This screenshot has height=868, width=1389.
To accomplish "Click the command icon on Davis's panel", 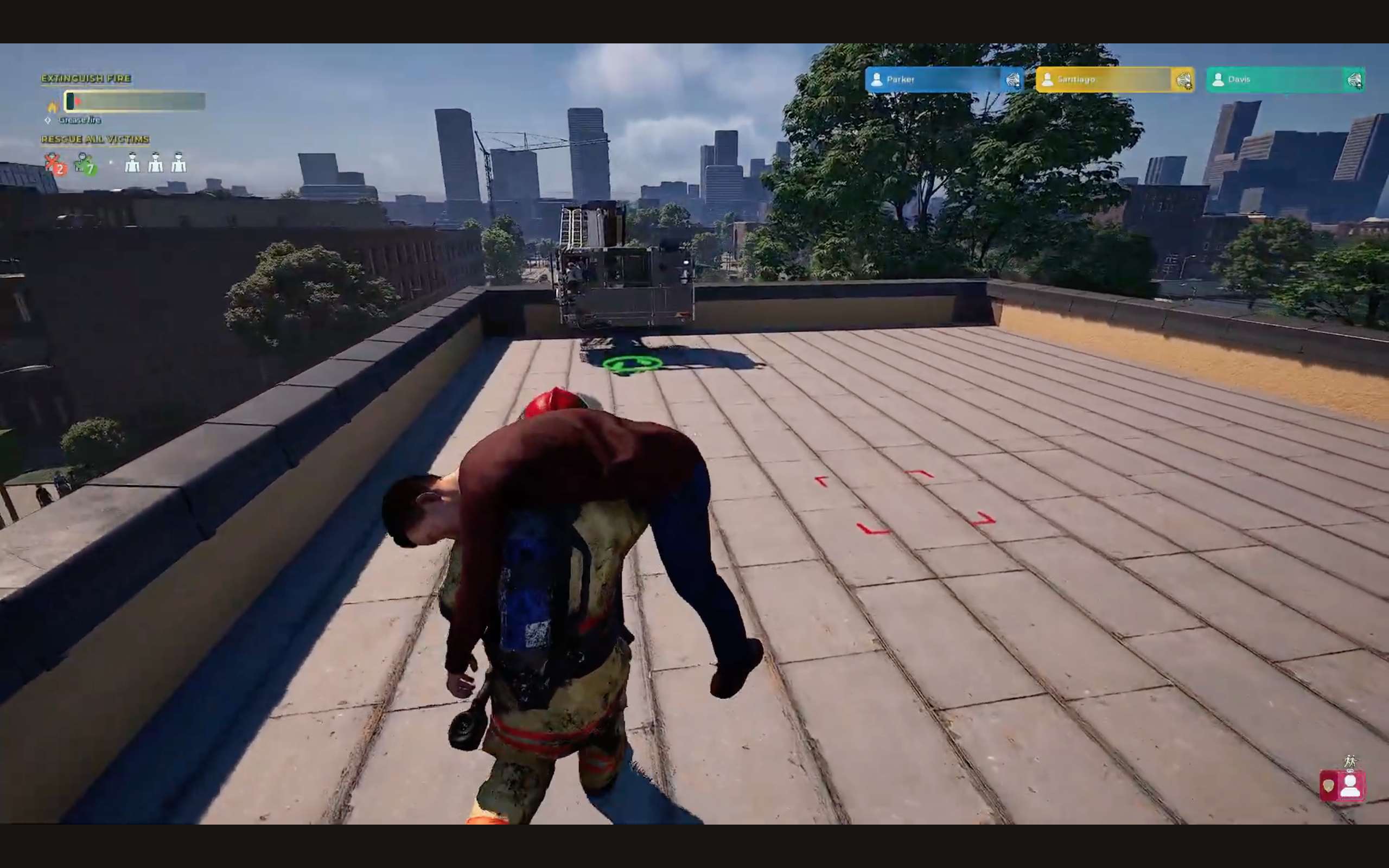I will tap(1354, 80).
